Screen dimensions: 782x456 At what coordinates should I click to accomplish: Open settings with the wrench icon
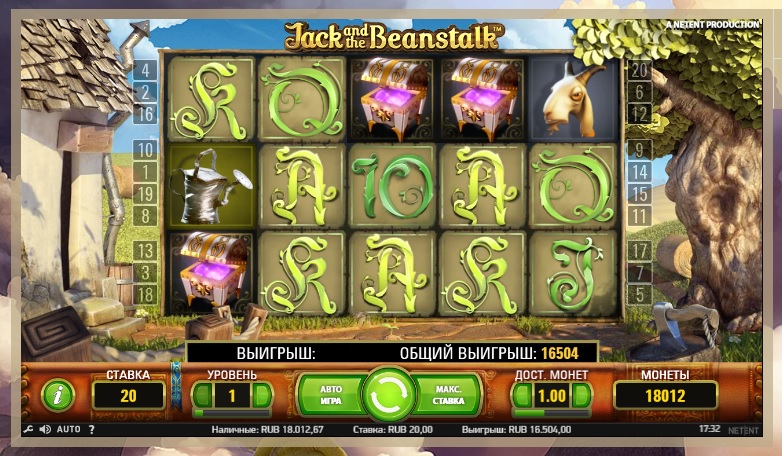click(x=27, y=429)
